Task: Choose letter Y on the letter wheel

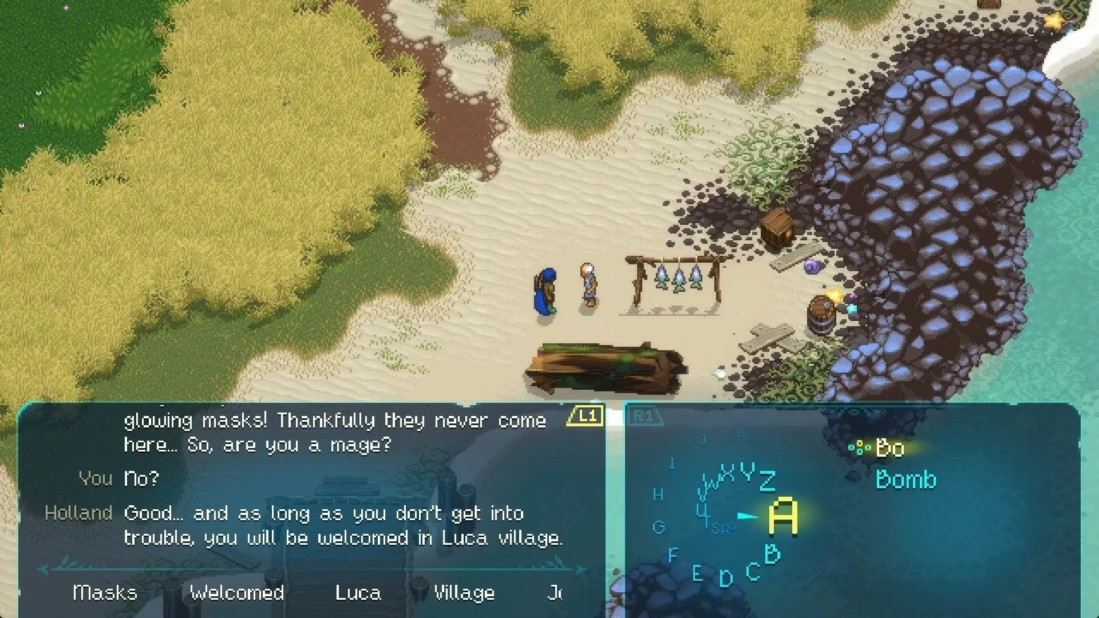Action: [746, 472]
